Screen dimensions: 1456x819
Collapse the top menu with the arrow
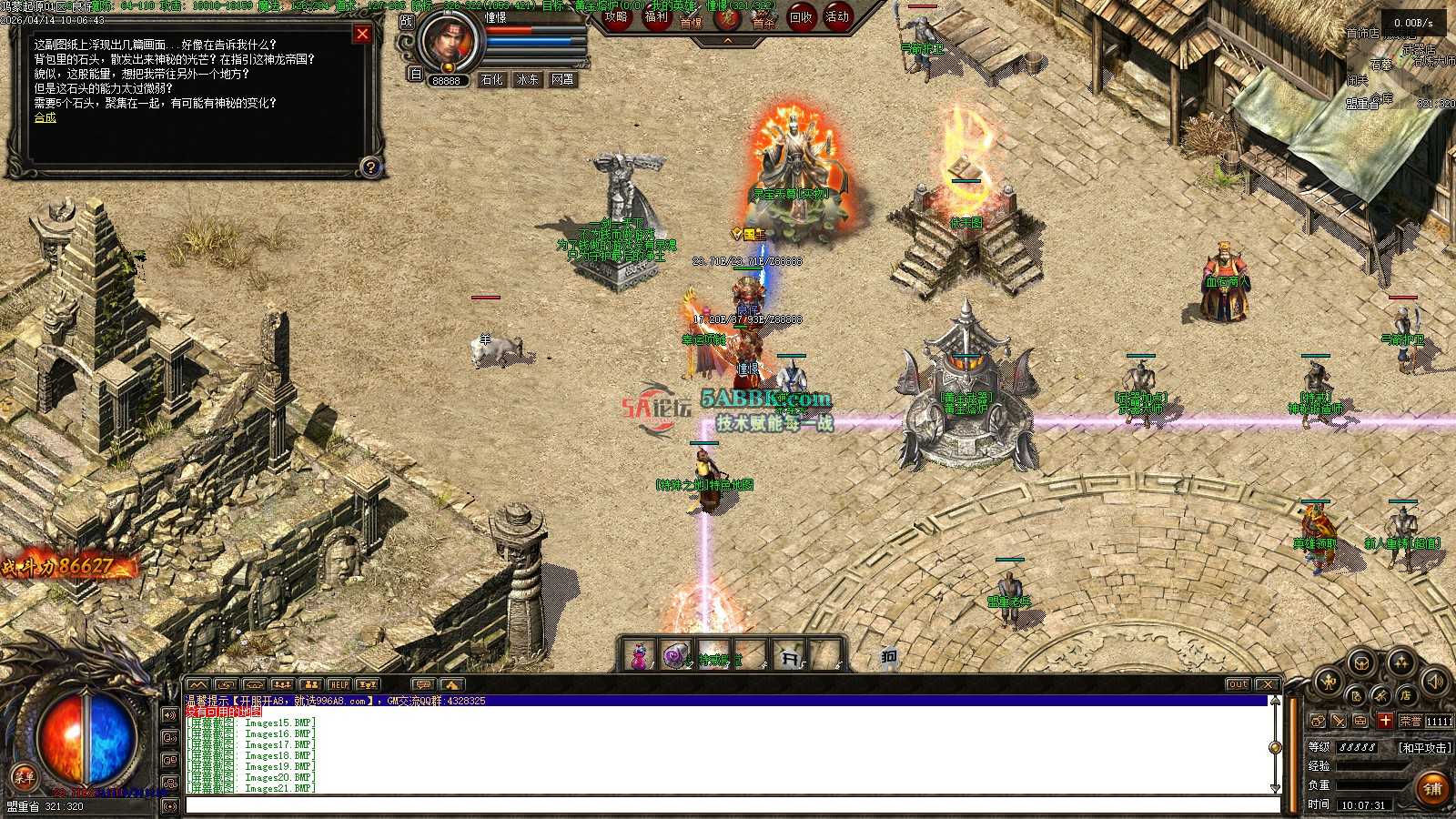(727, 41)
